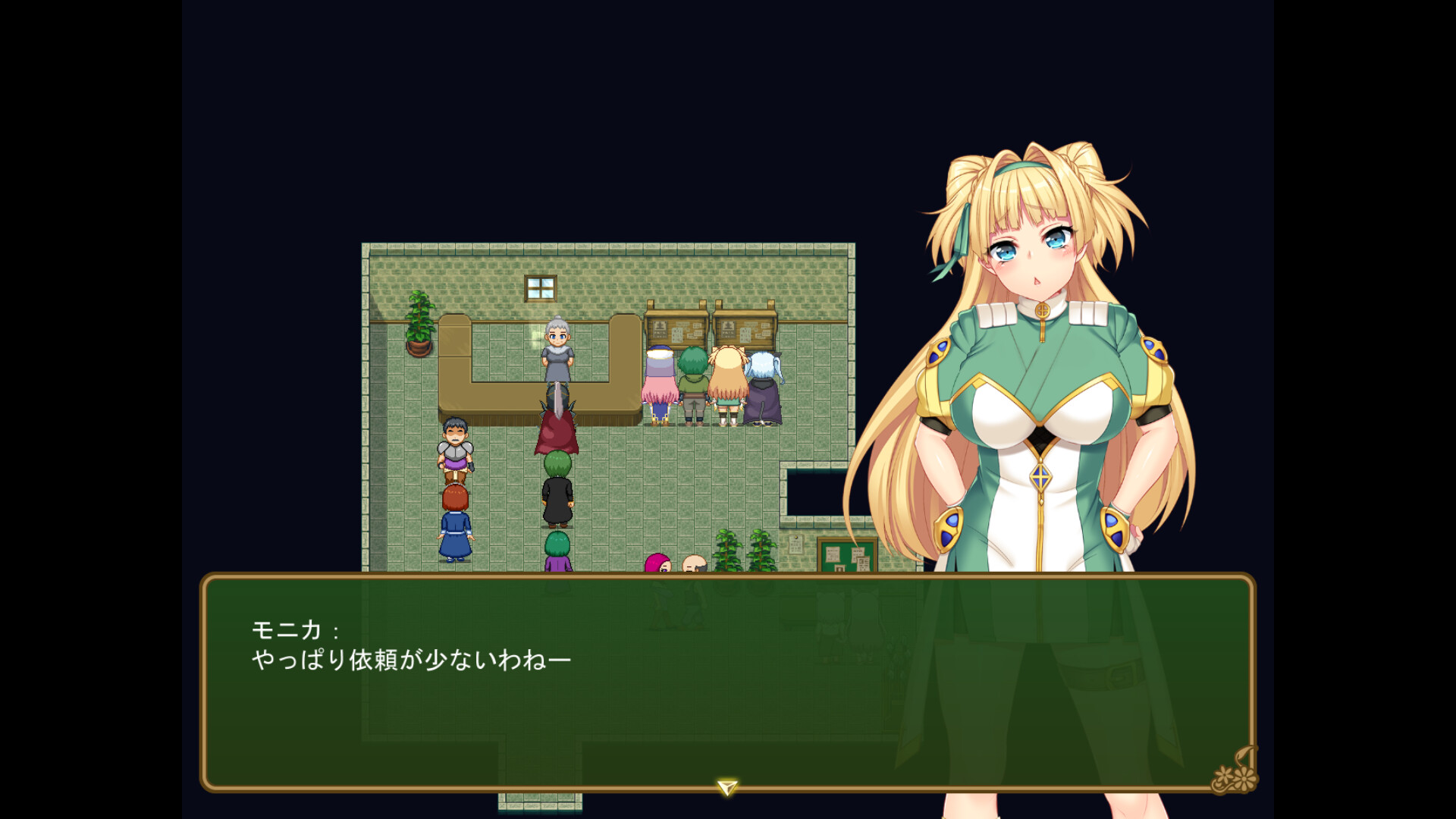Select the receptionist behind the counter

point(556,353)
